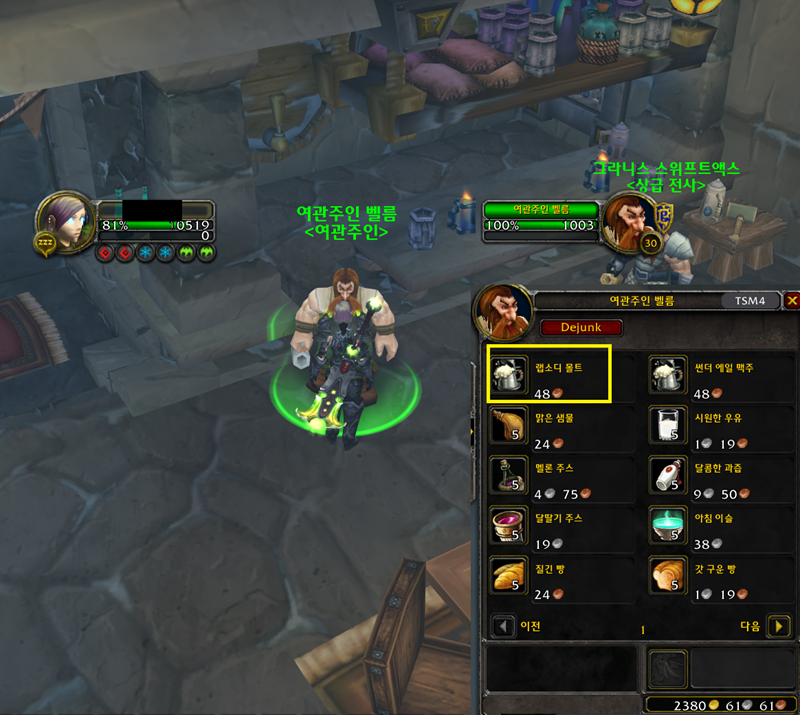
Task: Open the TSM4 vendor view
Action: pyautogui.click(x=750, y=300)
